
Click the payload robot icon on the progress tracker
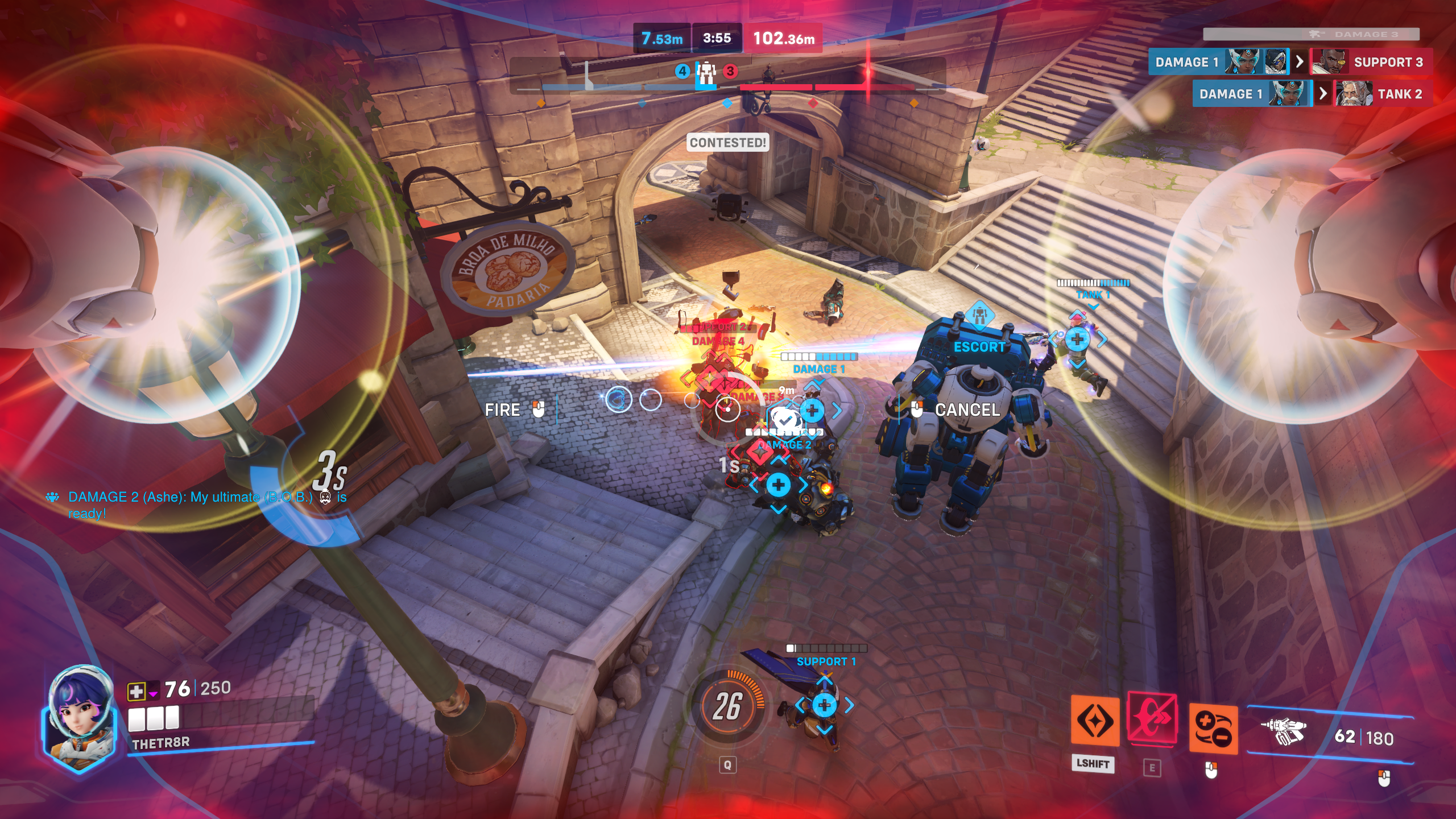pyautogui.click(x=706, y=72)
